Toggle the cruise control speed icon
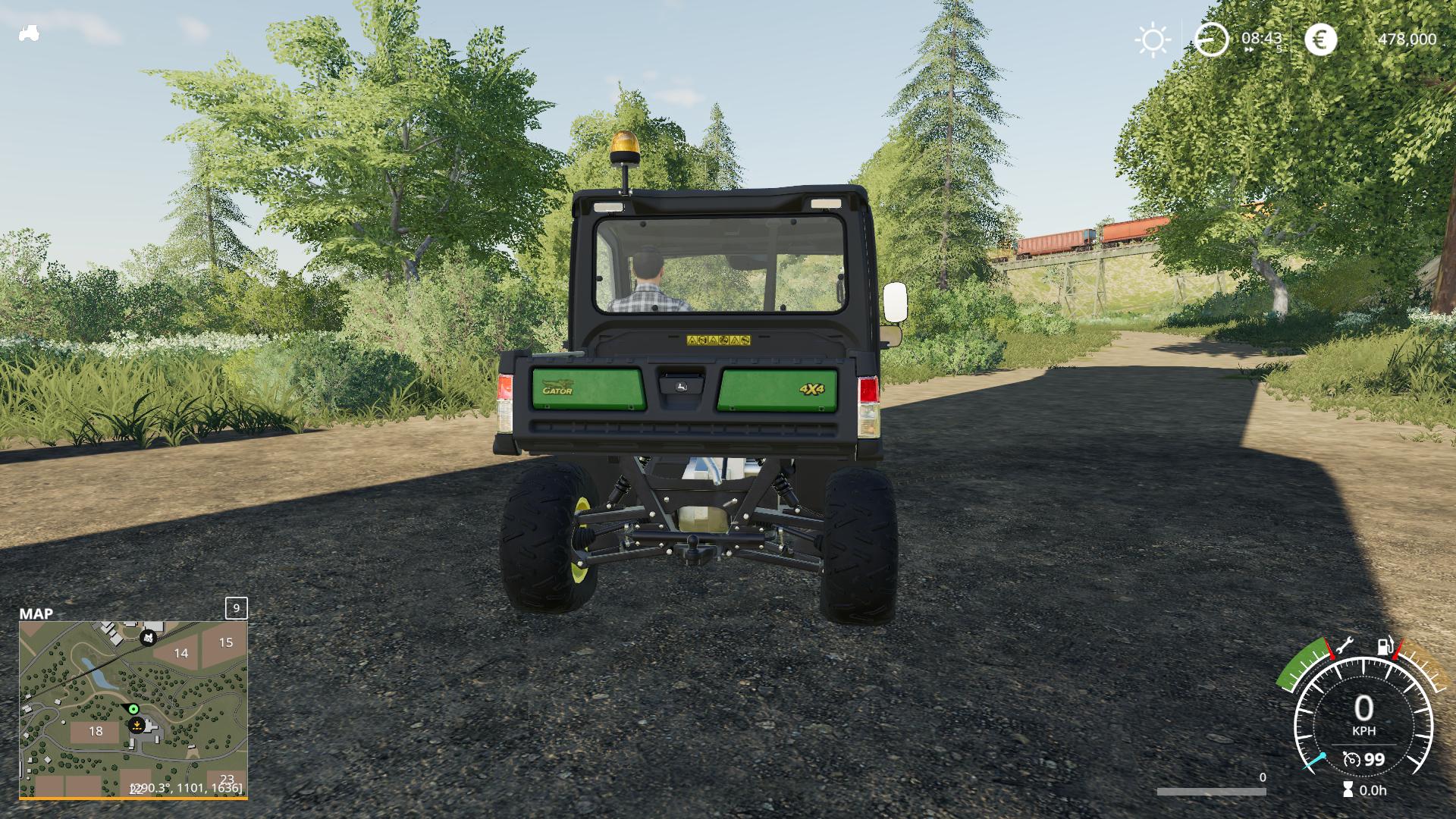 (1351, 759)
